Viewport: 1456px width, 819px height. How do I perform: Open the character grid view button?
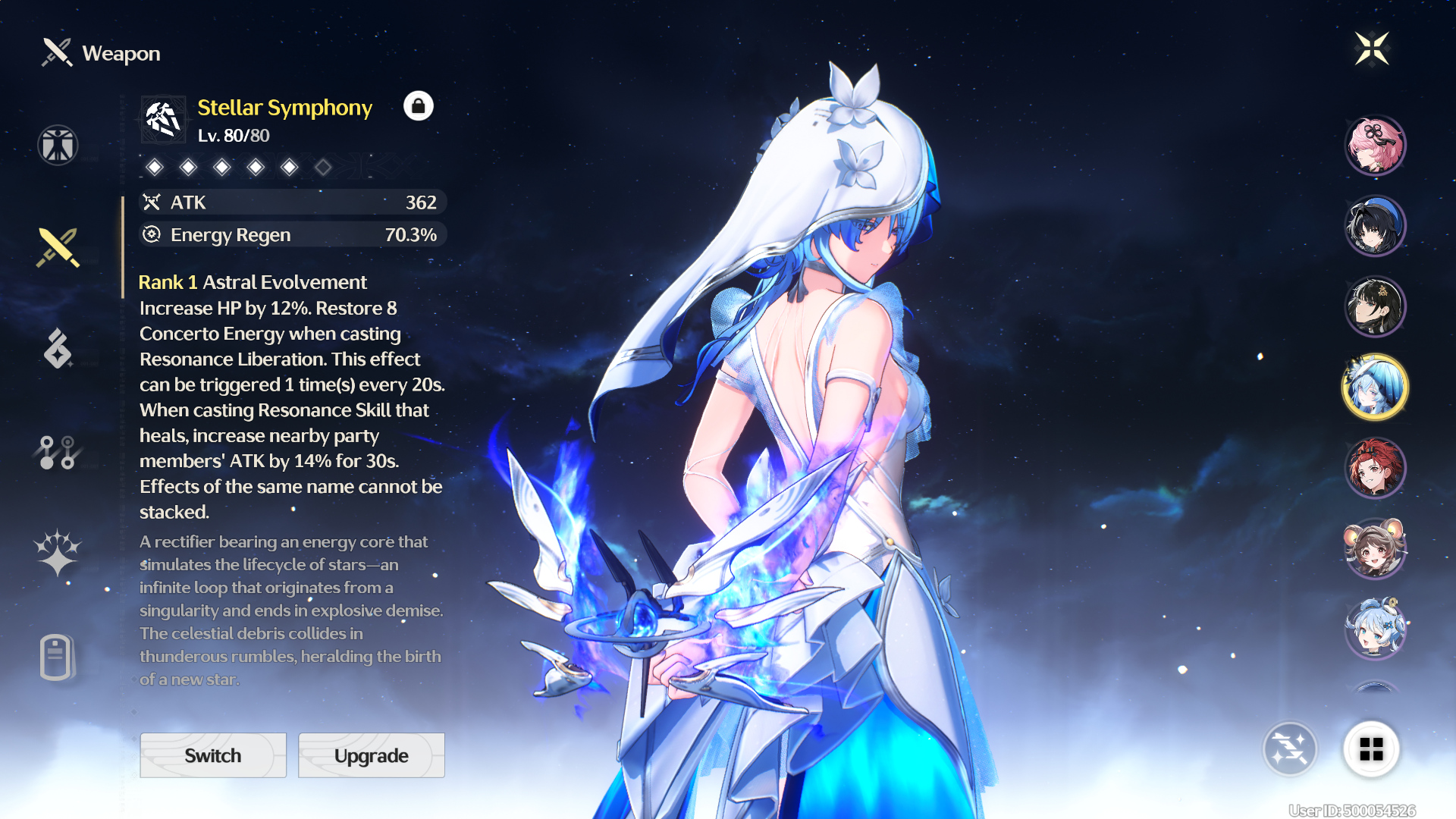click(x=1371, y=749)
